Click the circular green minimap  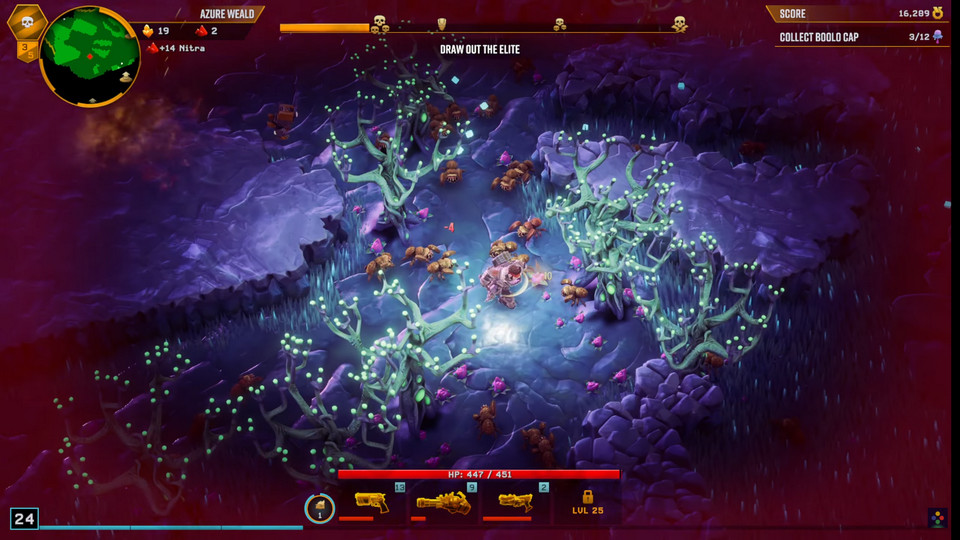pos(90,56)
